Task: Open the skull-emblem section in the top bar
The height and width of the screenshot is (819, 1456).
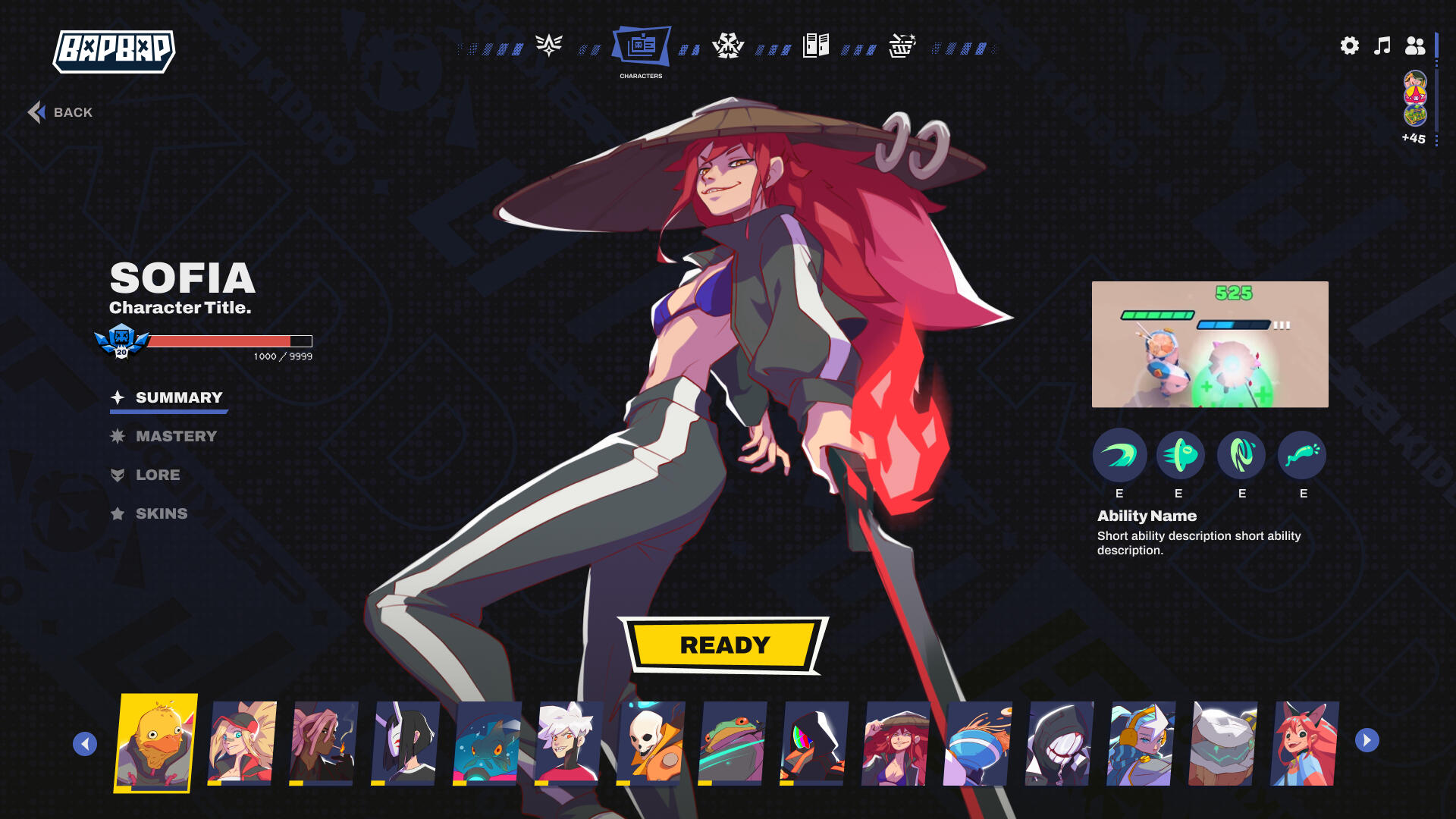Action: (729, 45)
